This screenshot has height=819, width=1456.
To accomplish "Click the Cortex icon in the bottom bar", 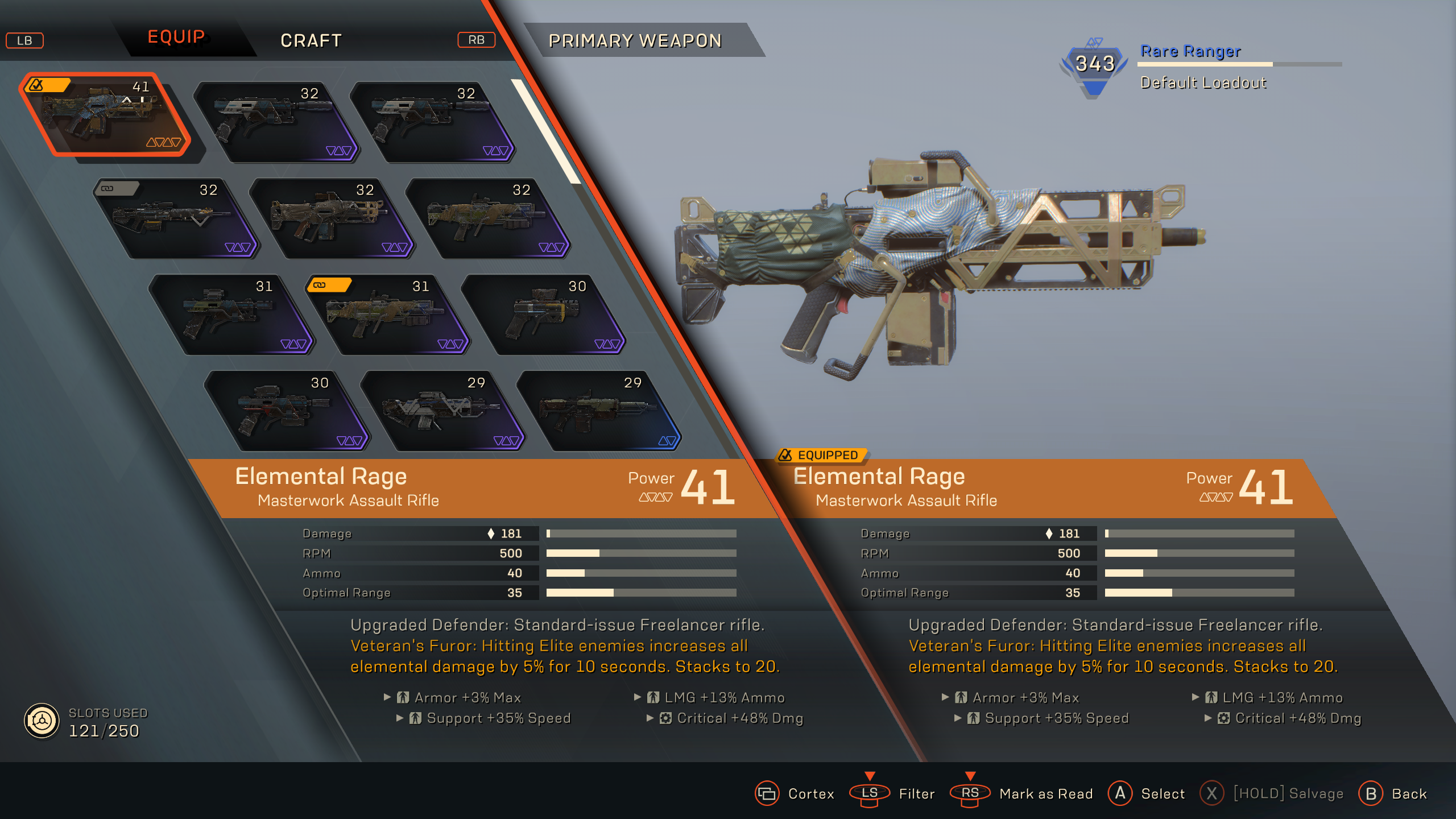I will [767, 793].
